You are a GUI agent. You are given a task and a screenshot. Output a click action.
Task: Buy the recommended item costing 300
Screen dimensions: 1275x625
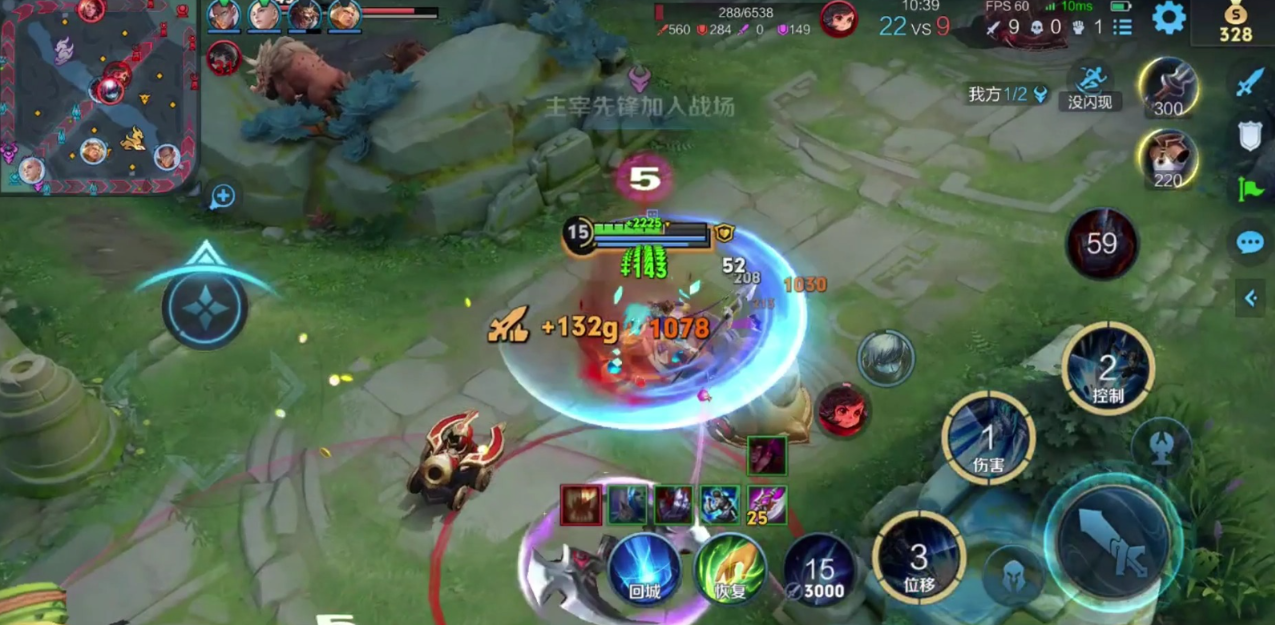pyautogui.click(x=1168, y=87)
